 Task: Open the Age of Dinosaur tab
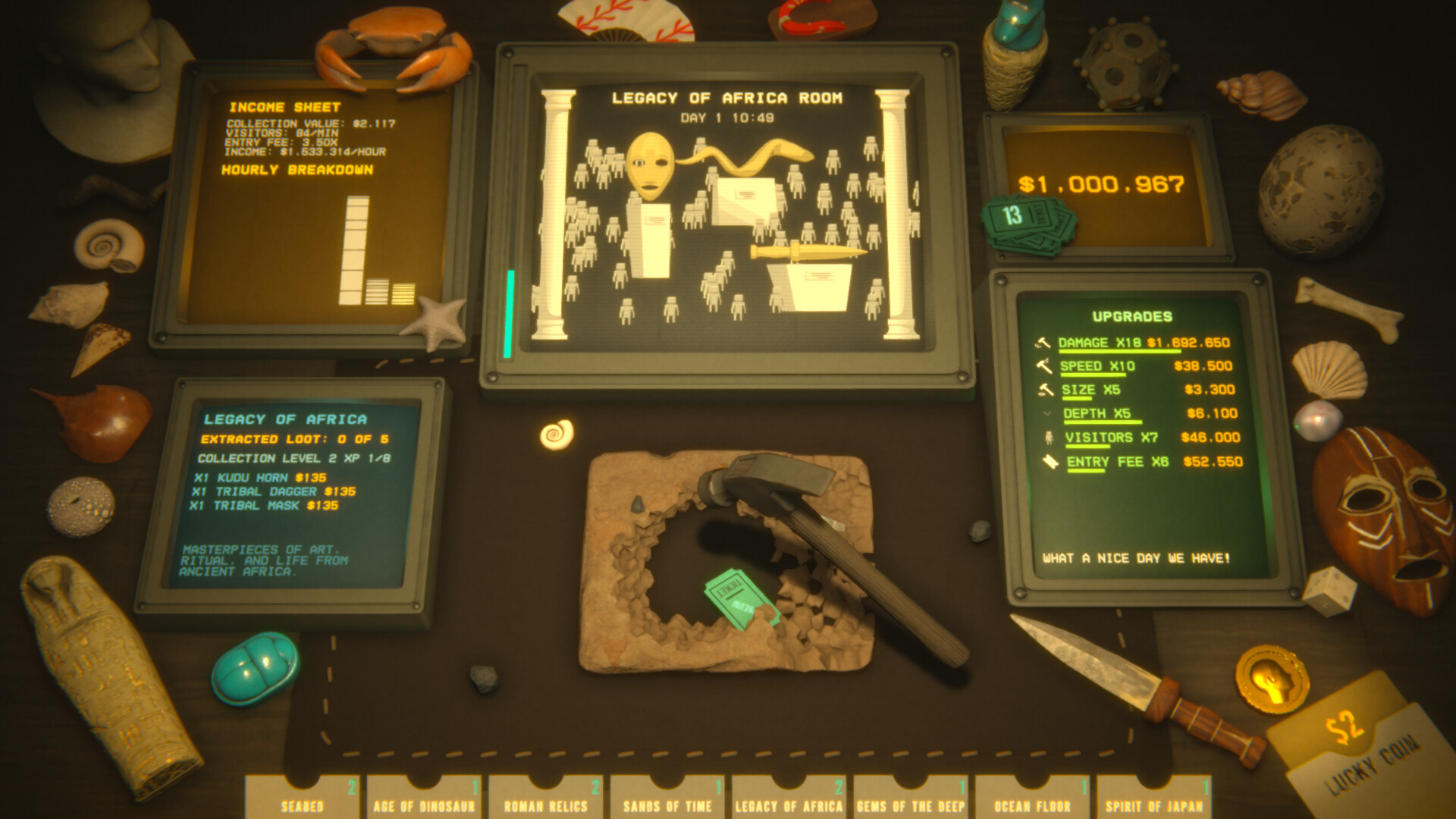424,800
